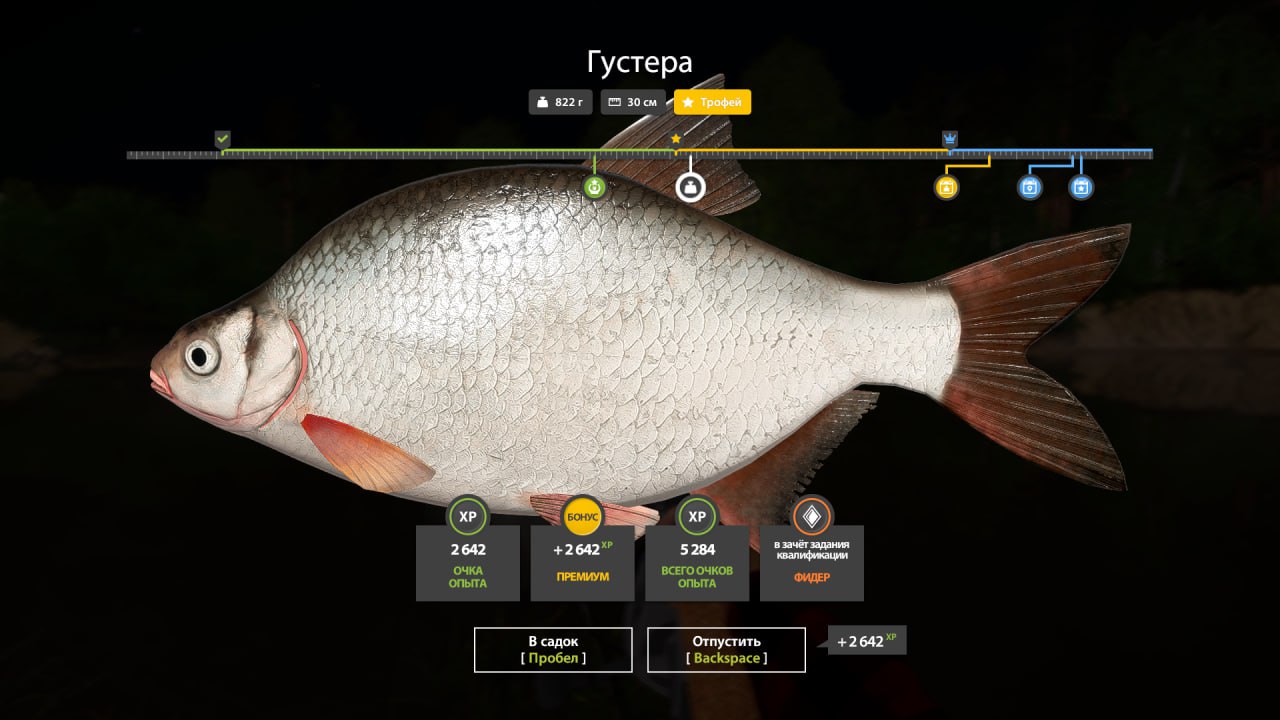Click the yellow Трофей badge
1280x720 pixels.
[x=712, y=102]
